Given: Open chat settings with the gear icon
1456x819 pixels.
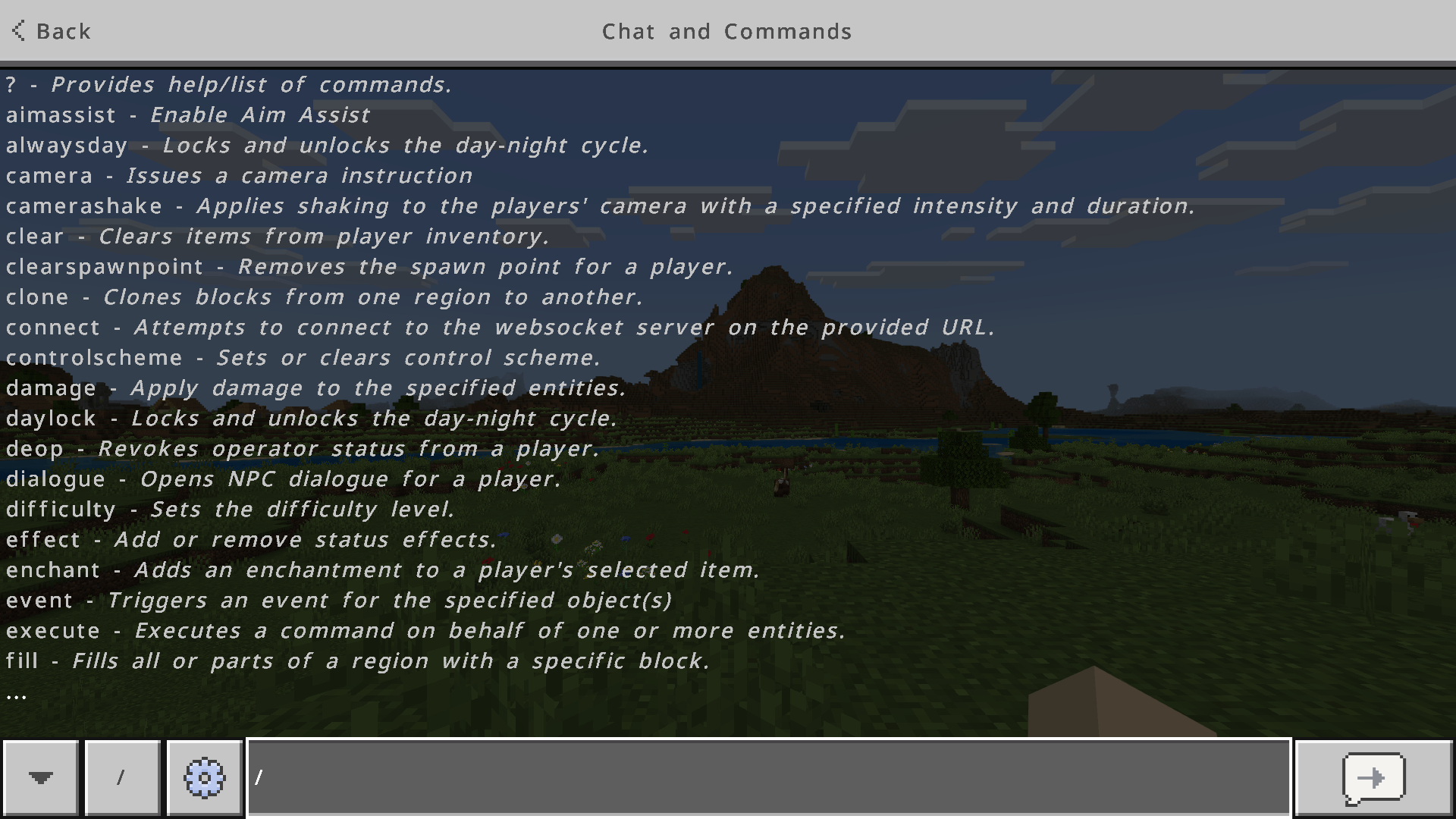Looking at the screenshot, I should pos(204,777).
